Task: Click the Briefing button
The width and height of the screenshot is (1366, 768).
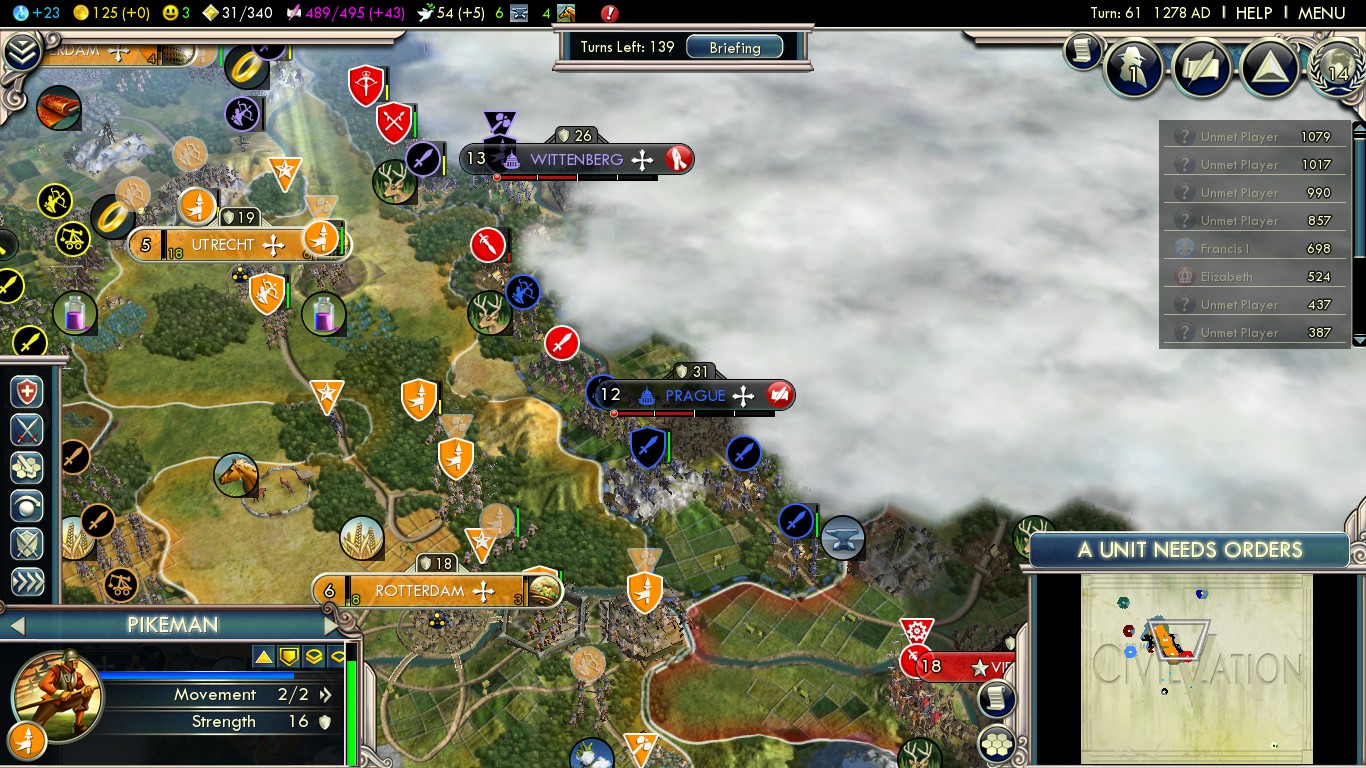Action: pyautogui.click(x=734, y=48)
